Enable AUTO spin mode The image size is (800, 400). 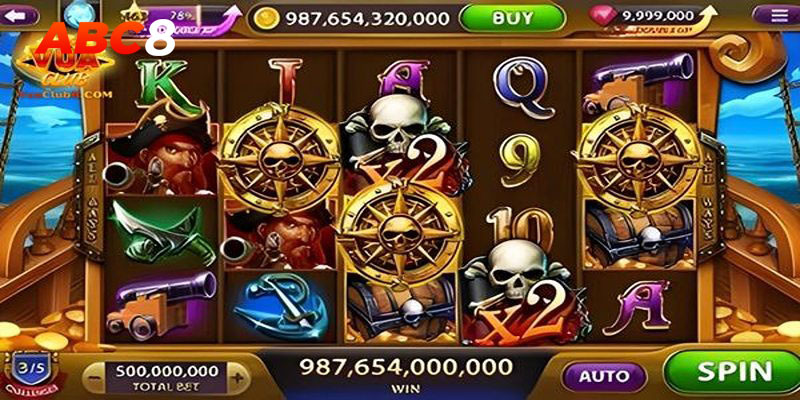(x=604, y=377)
